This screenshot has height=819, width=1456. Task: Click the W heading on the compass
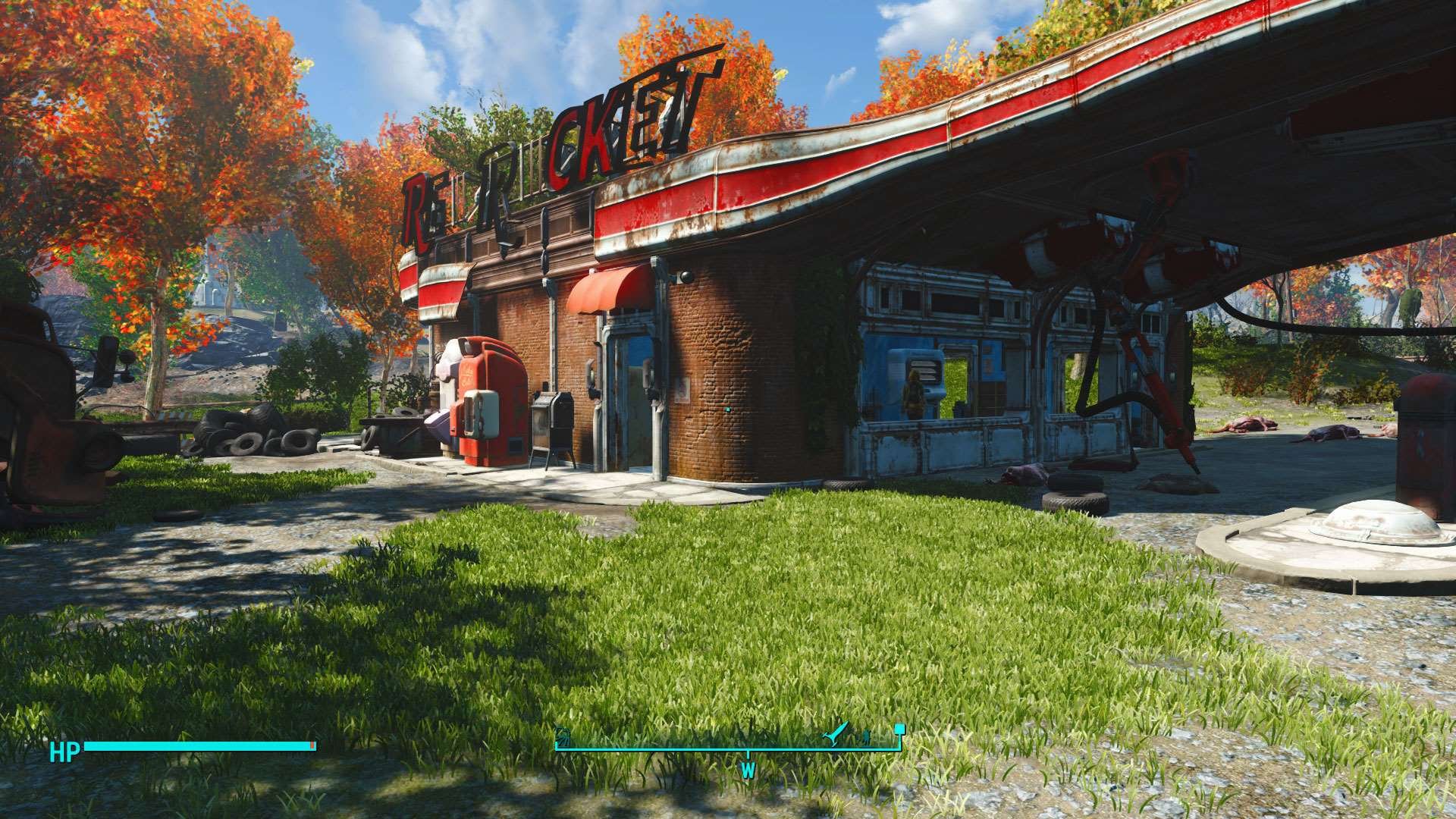748,770
